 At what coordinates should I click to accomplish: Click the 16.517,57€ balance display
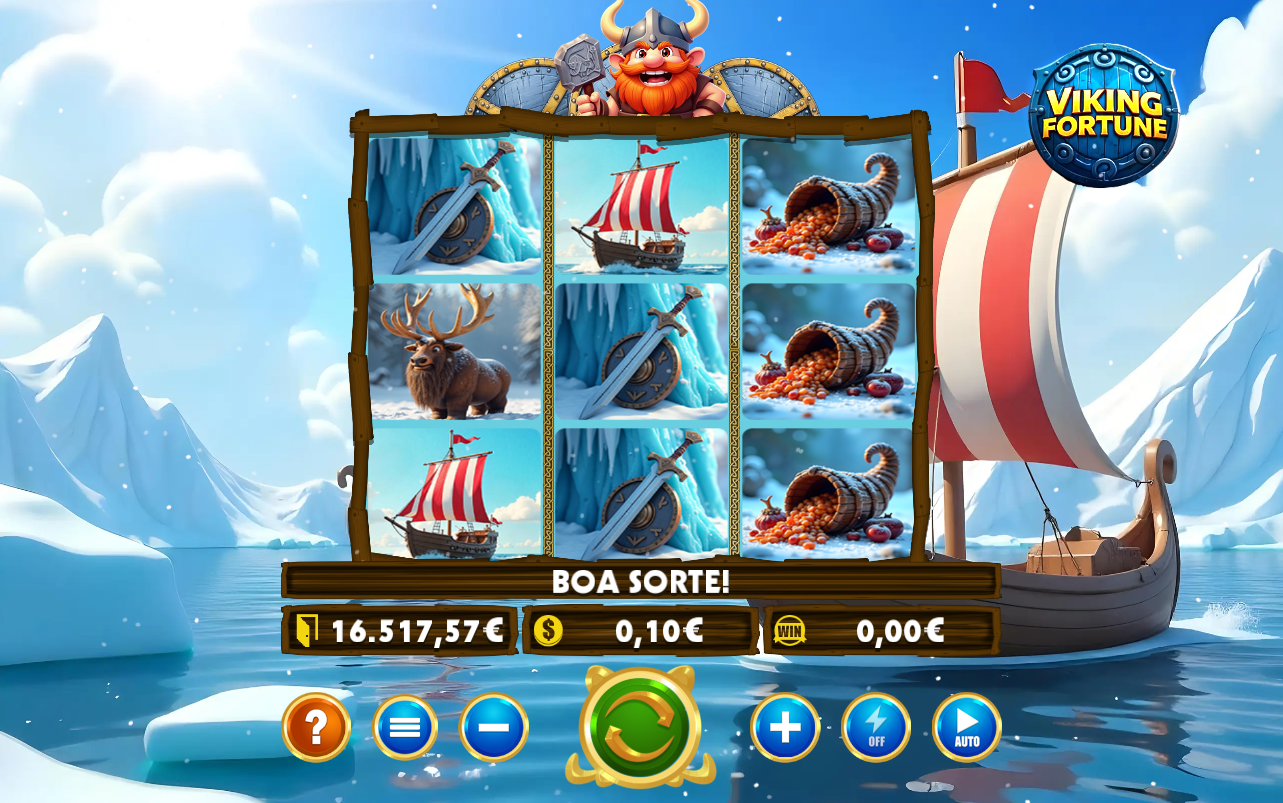(420, 629)
